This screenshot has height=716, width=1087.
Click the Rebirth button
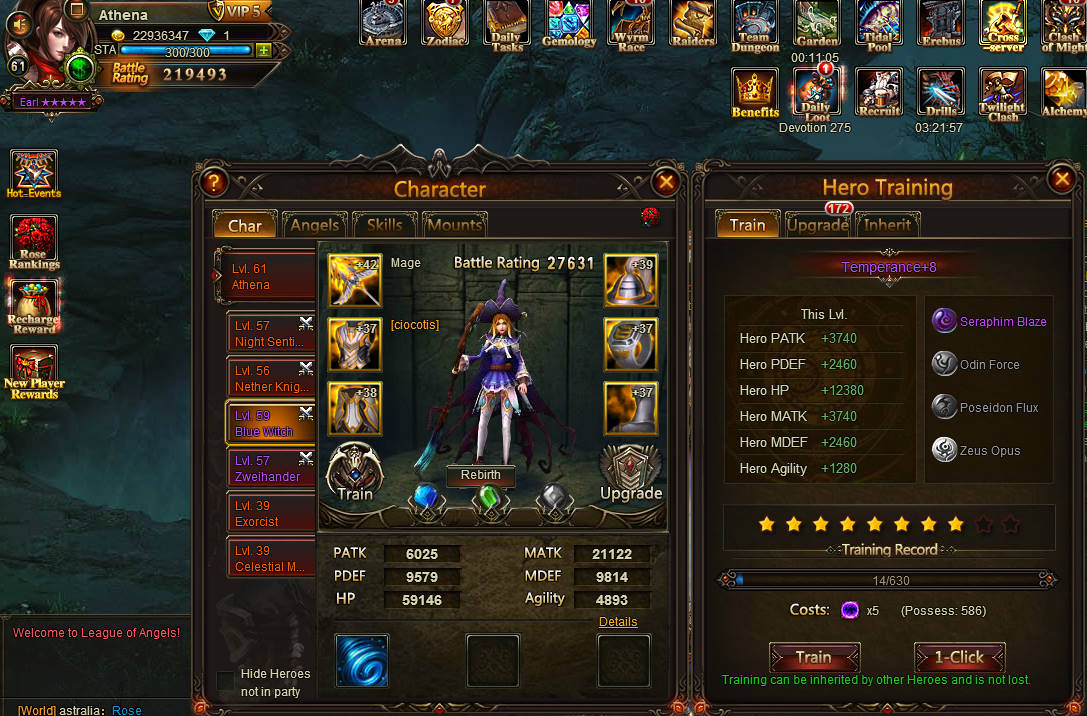pyautogui.click(x=481, y=475)
